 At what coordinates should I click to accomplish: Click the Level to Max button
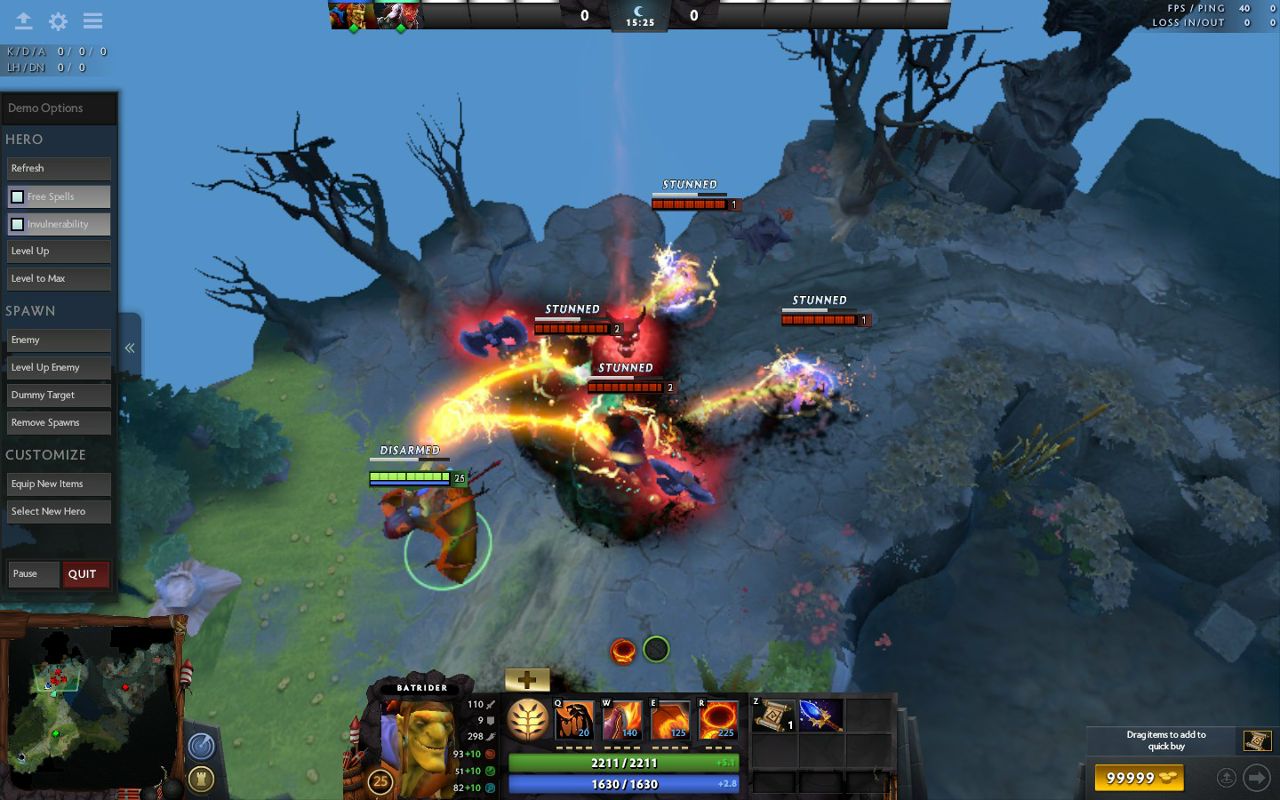click(x=58, y=279)
